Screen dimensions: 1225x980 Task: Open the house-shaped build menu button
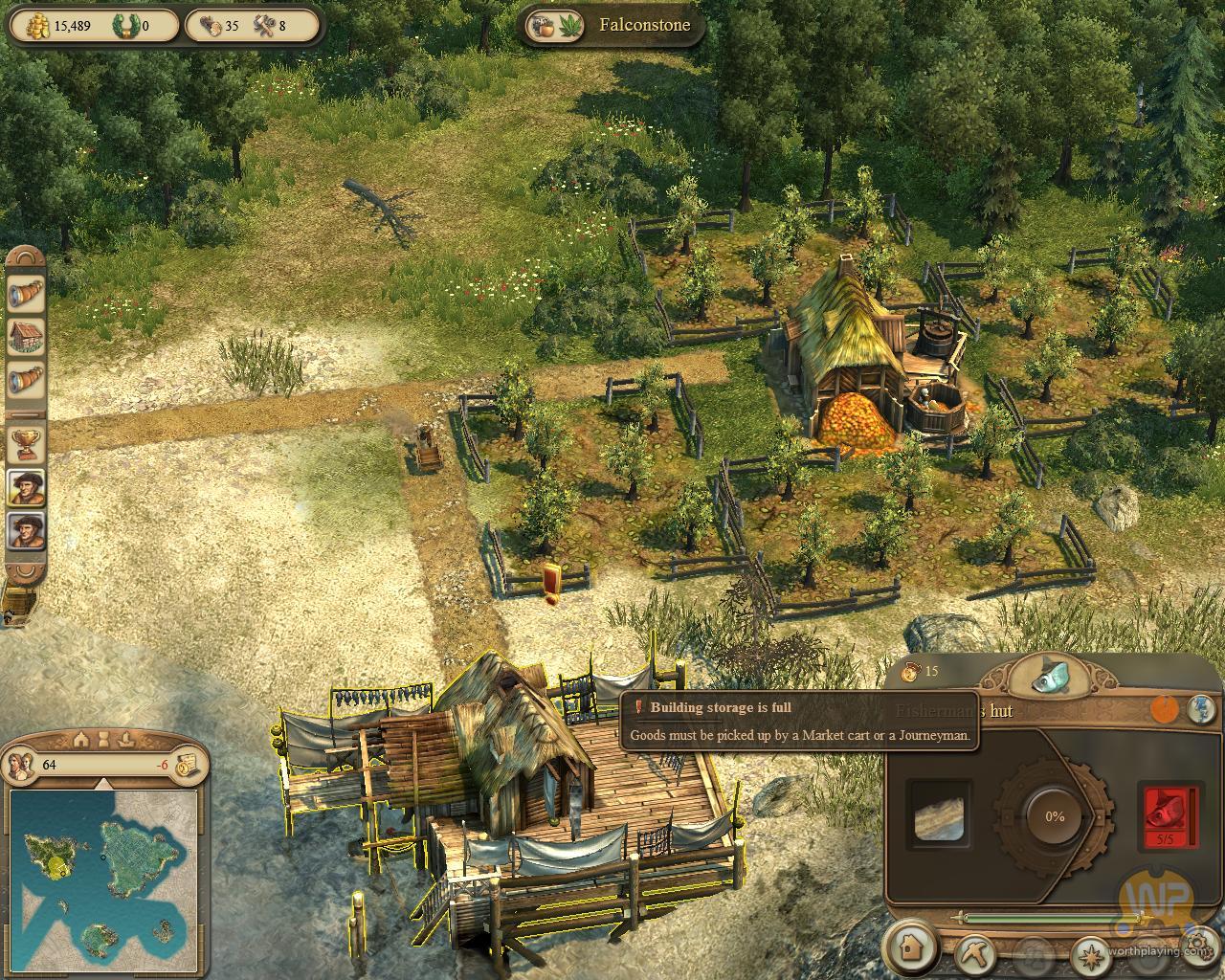tap(910, 947)
